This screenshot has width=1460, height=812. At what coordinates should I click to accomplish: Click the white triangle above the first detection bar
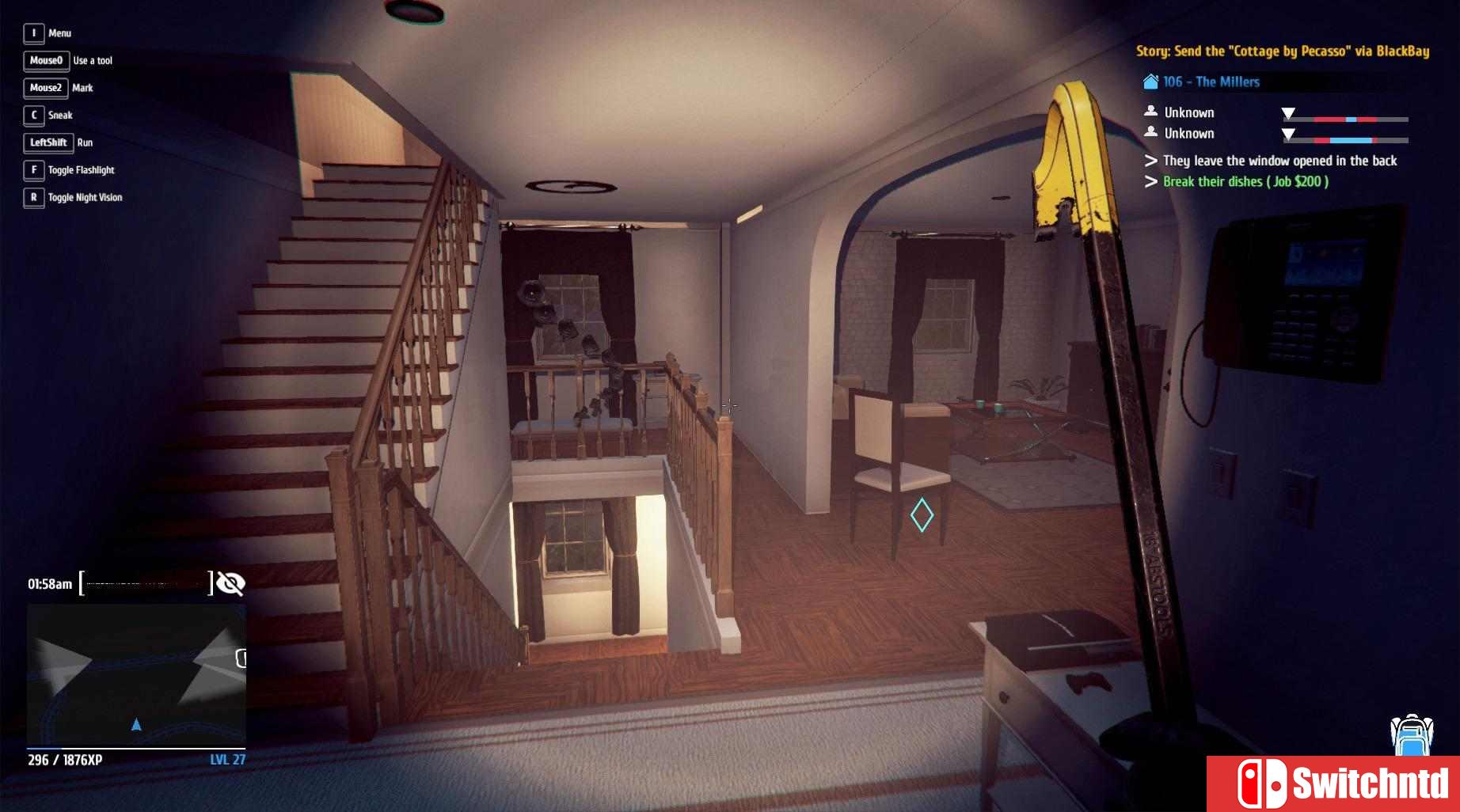1289,112
